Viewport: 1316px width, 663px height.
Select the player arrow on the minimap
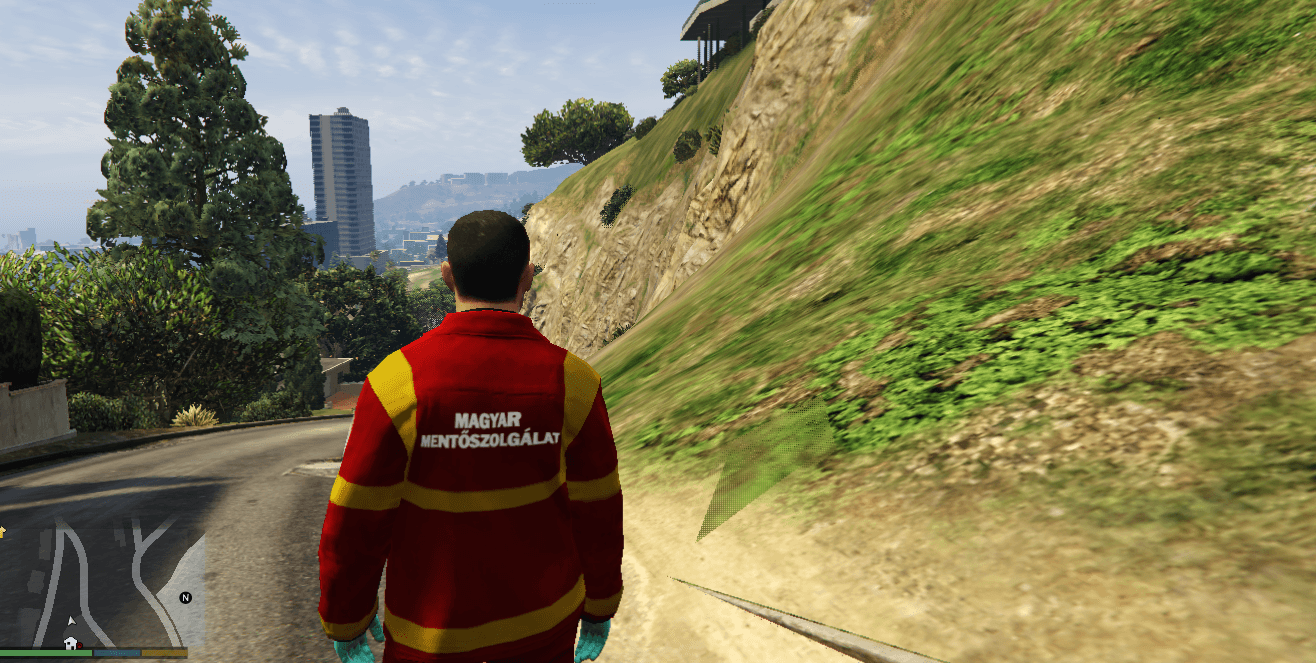pyautogui.click(x=71, y=620)
